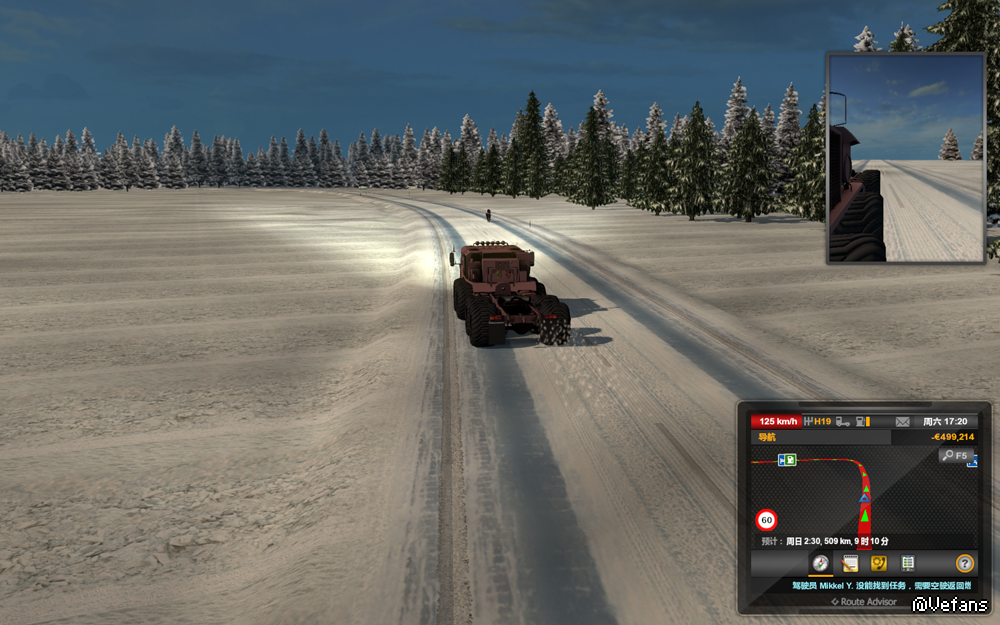Show the truck info checklist tab
The width and height of the screenshot is (1000, 625).
907,563
